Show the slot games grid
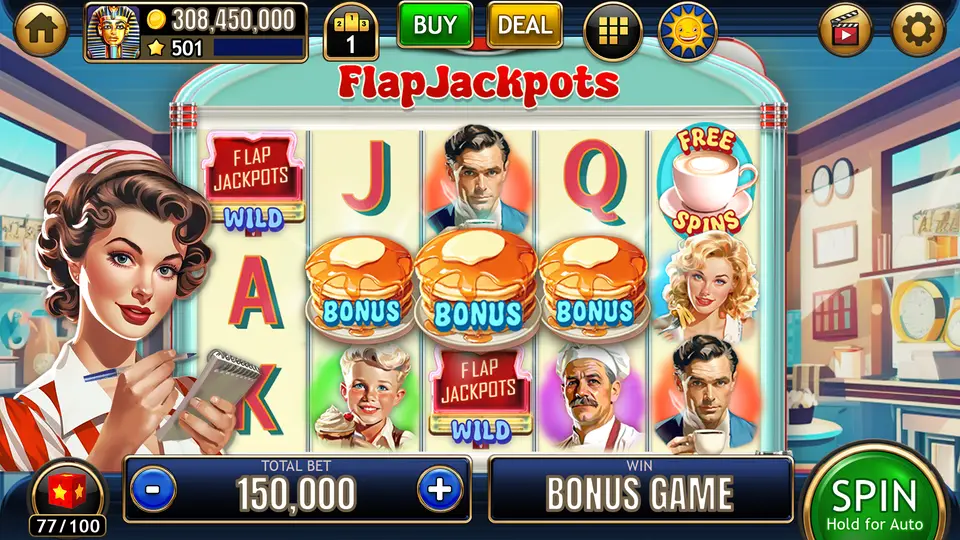 pos(613,31)
